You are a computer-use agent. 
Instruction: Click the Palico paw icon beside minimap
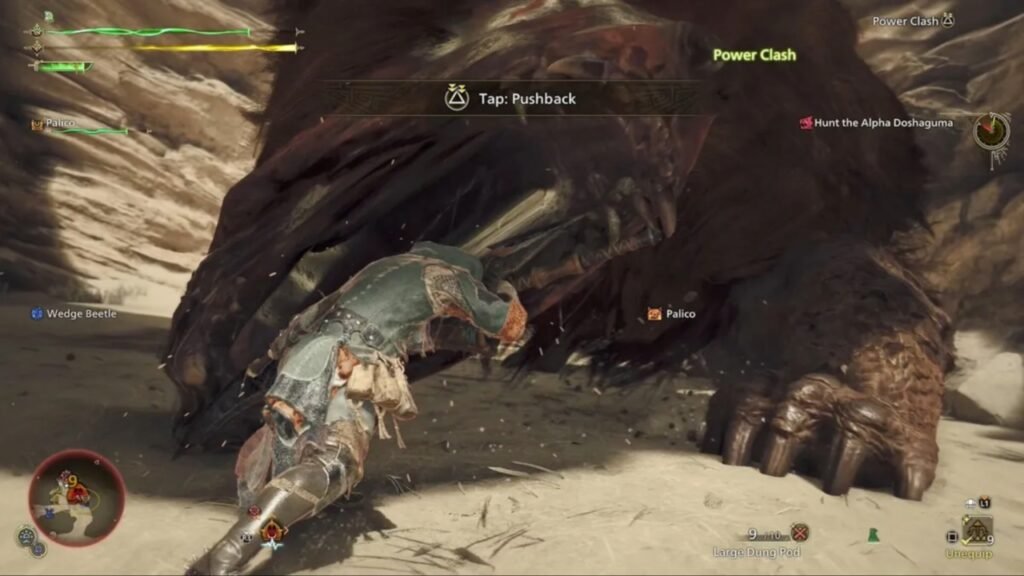24,537
